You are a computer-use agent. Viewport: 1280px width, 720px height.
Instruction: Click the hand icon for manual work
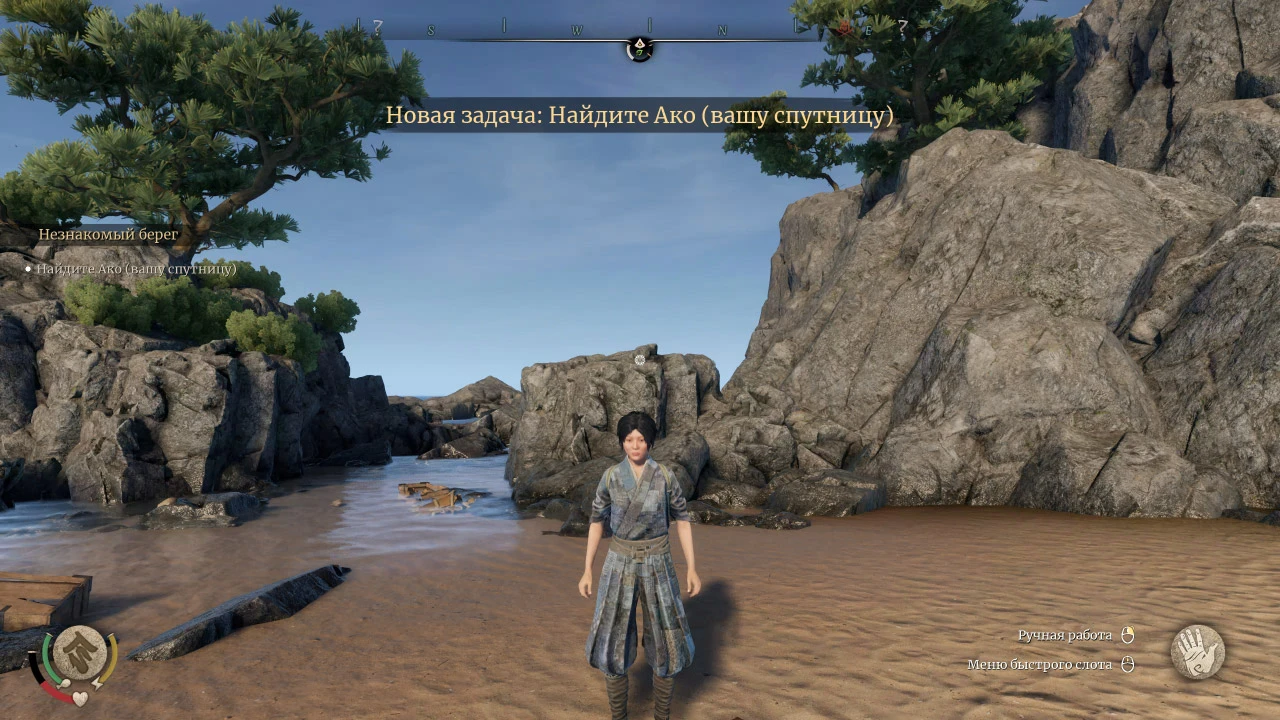click(1197, 652)
